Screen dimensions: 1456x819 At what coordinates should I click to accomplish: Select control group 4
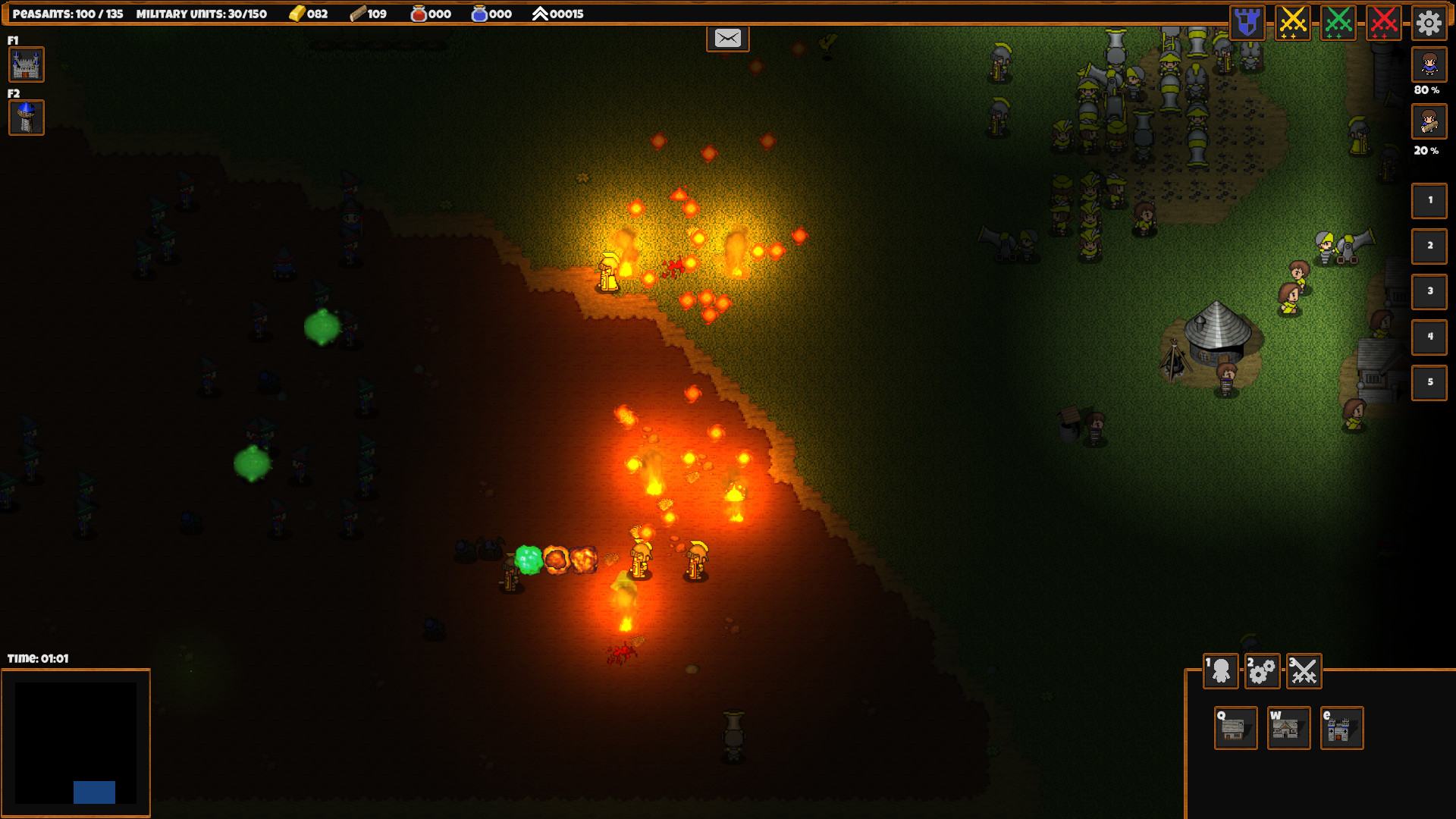(1429, 337)
